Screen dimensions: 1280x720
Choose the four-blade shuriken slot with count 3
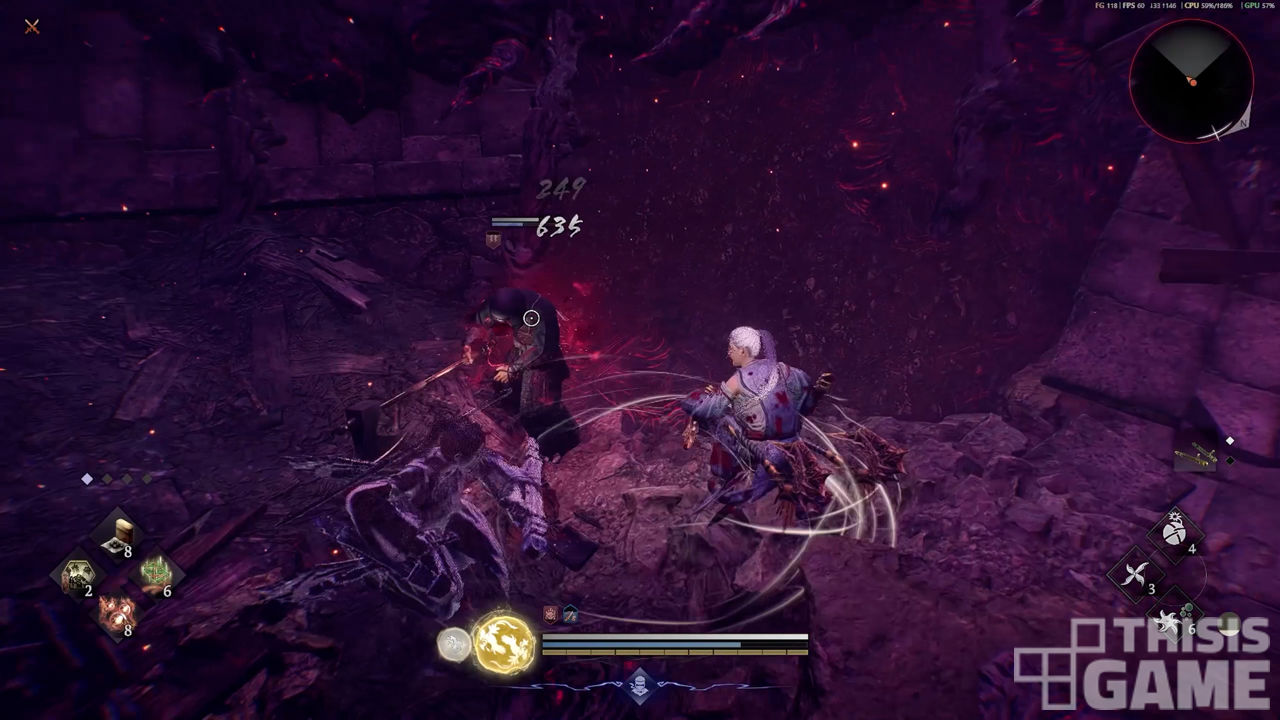tap(1137, 574)
